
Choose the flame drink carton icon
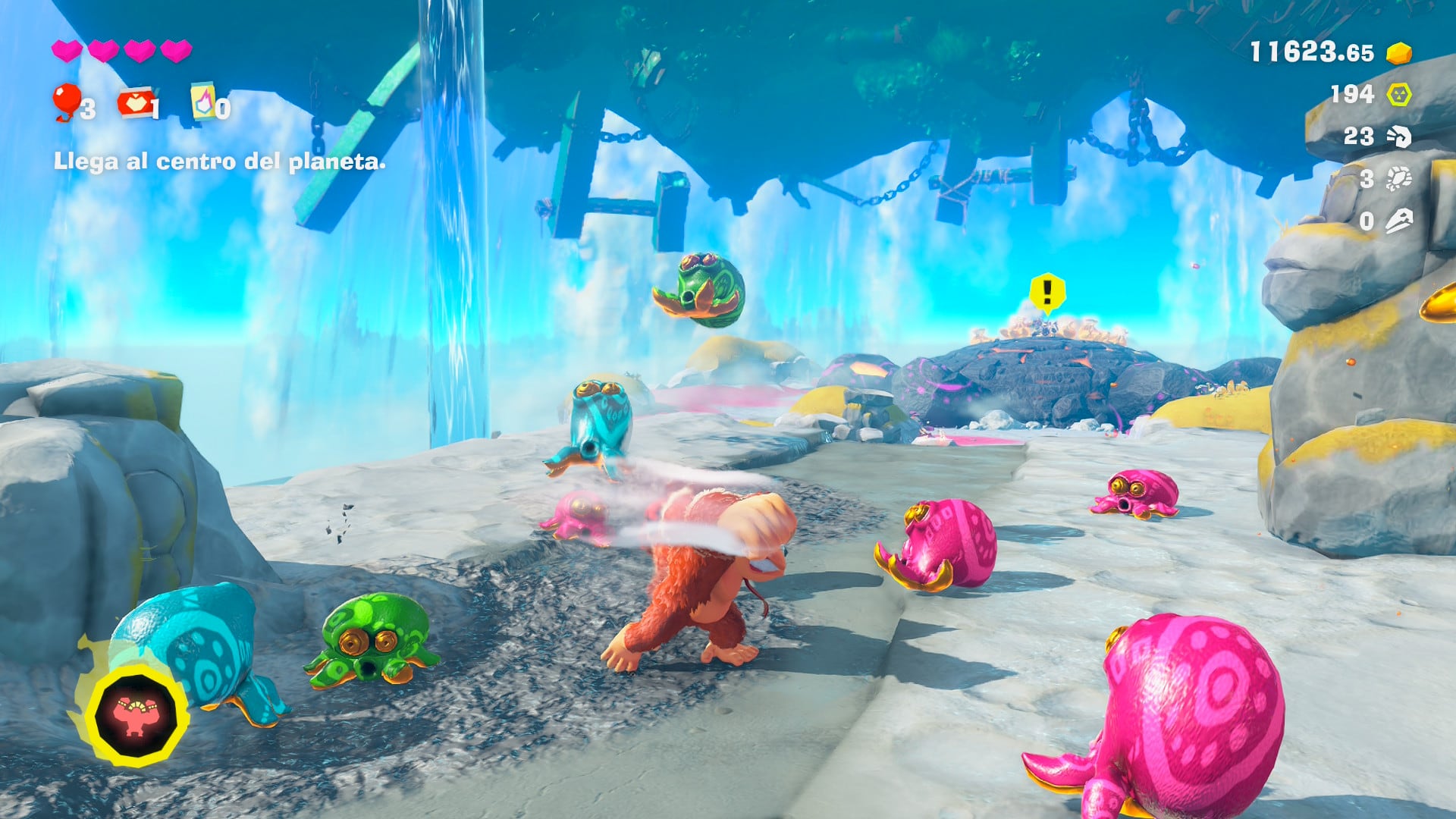tap(203, 102)
